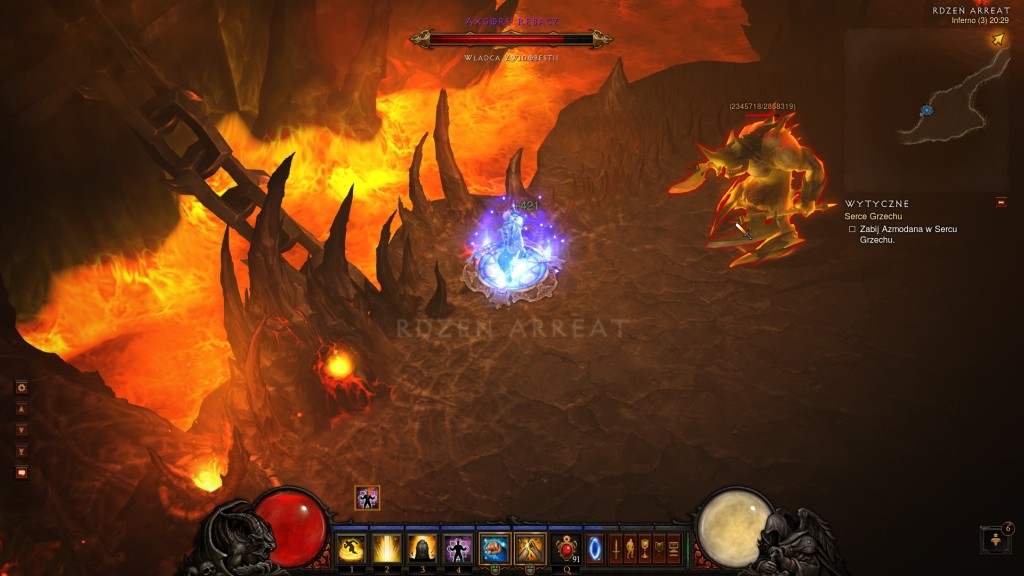Open the chat window speech bubble button
The height and width of the screenshot is (576, 1024).
(x=21, y=472)
